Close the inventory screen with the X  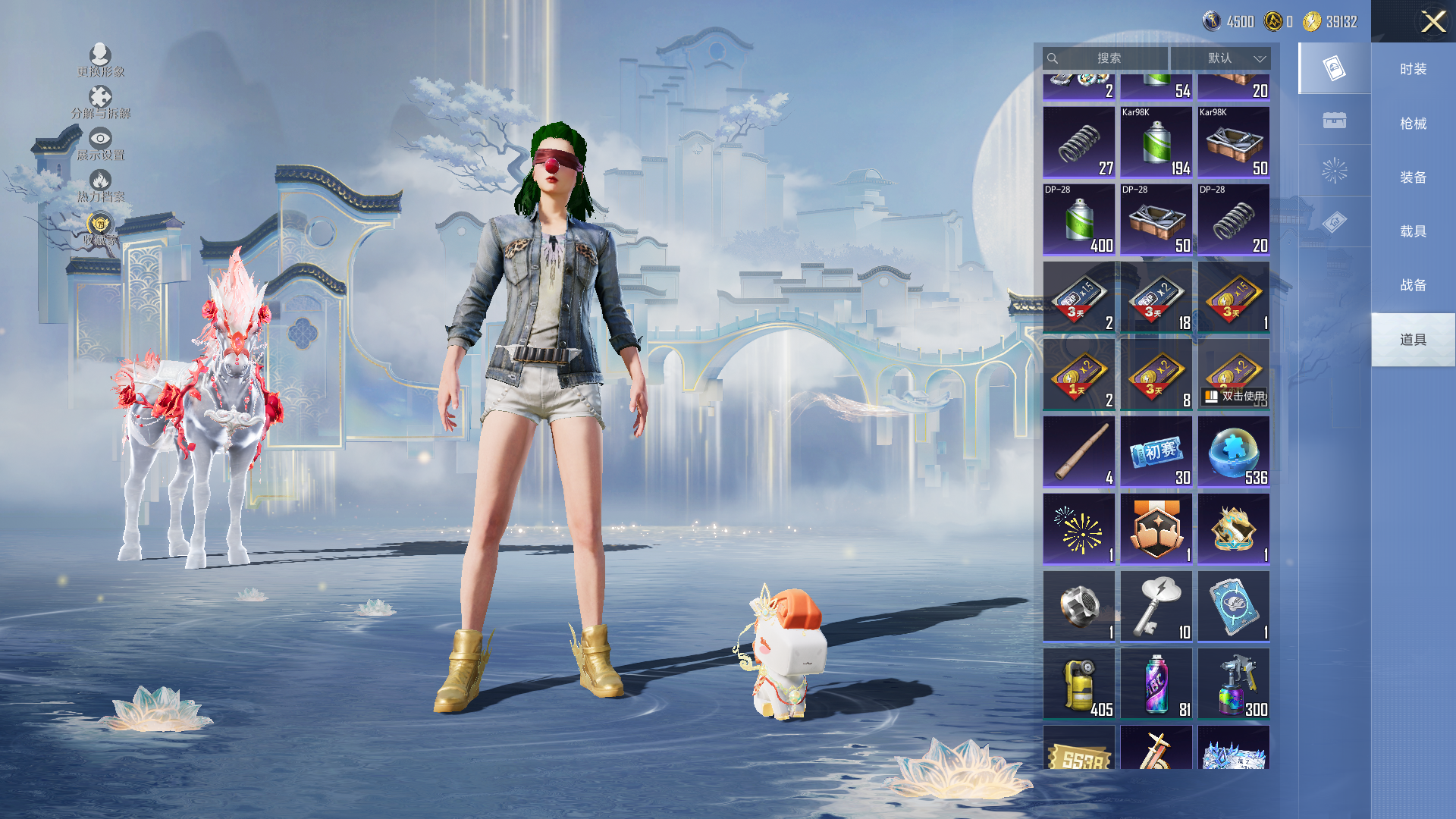point(1432,21)
